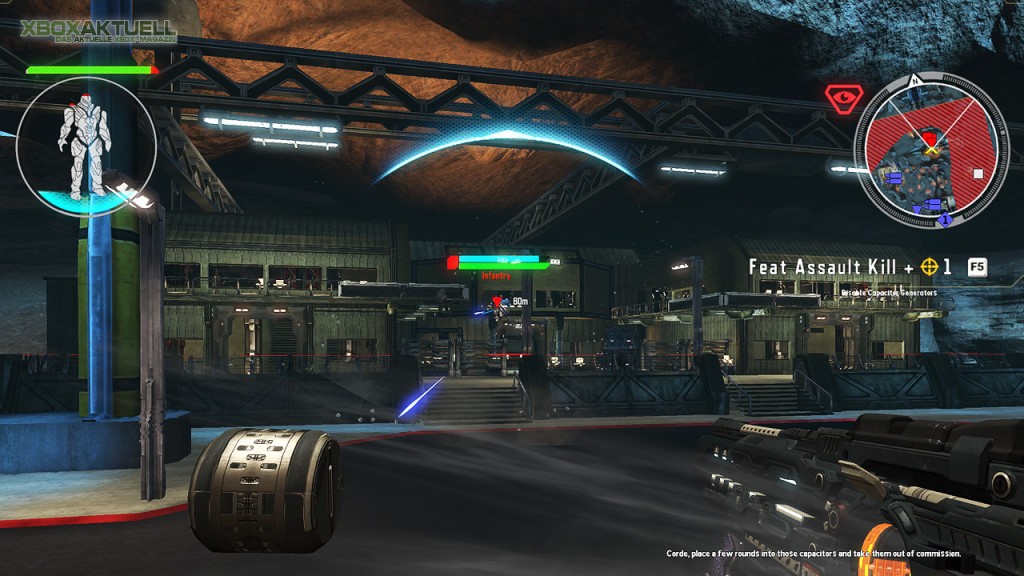The image size is (1024, 576).
Task: Click the XBOXAKTUELL watermark logo
Action: tap(98, 32)
